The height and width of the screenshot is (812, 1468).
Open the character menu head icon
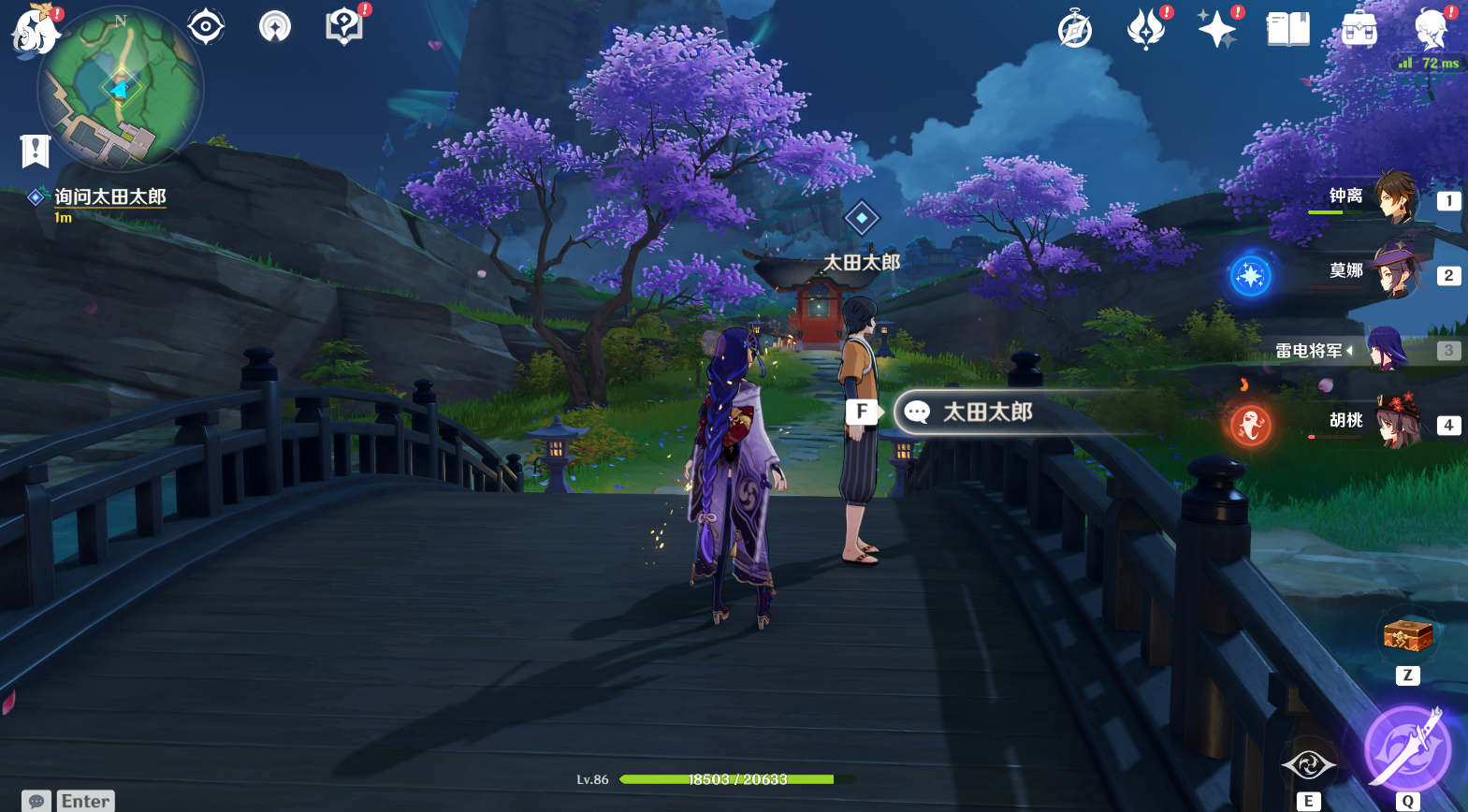[1431, 29]
